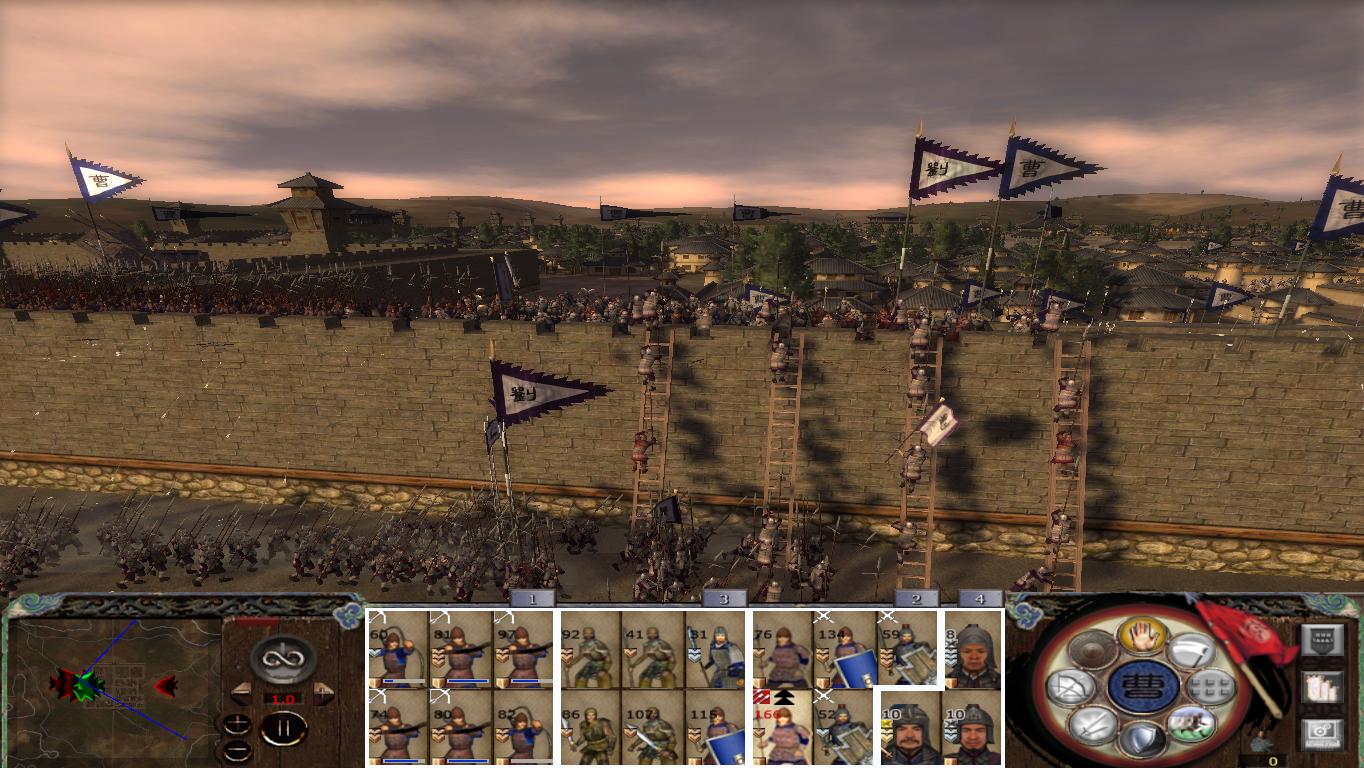Viewport: 1364px width, 768px height.
Task: Toggle unlimited time with the infinity knob
Action: tap(285, 659)
